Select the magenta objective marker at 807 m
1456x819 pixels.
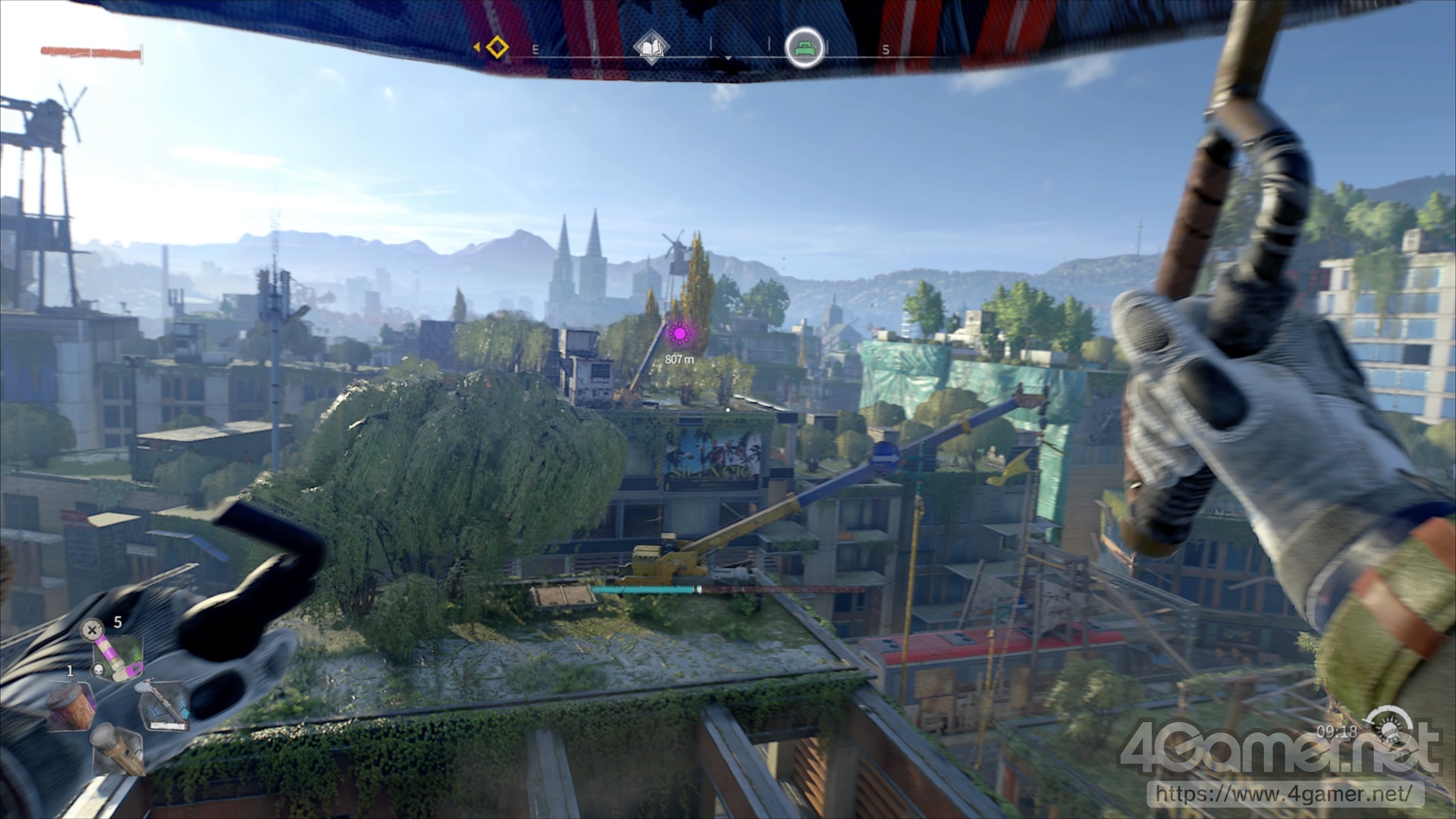tap(679, 333)
